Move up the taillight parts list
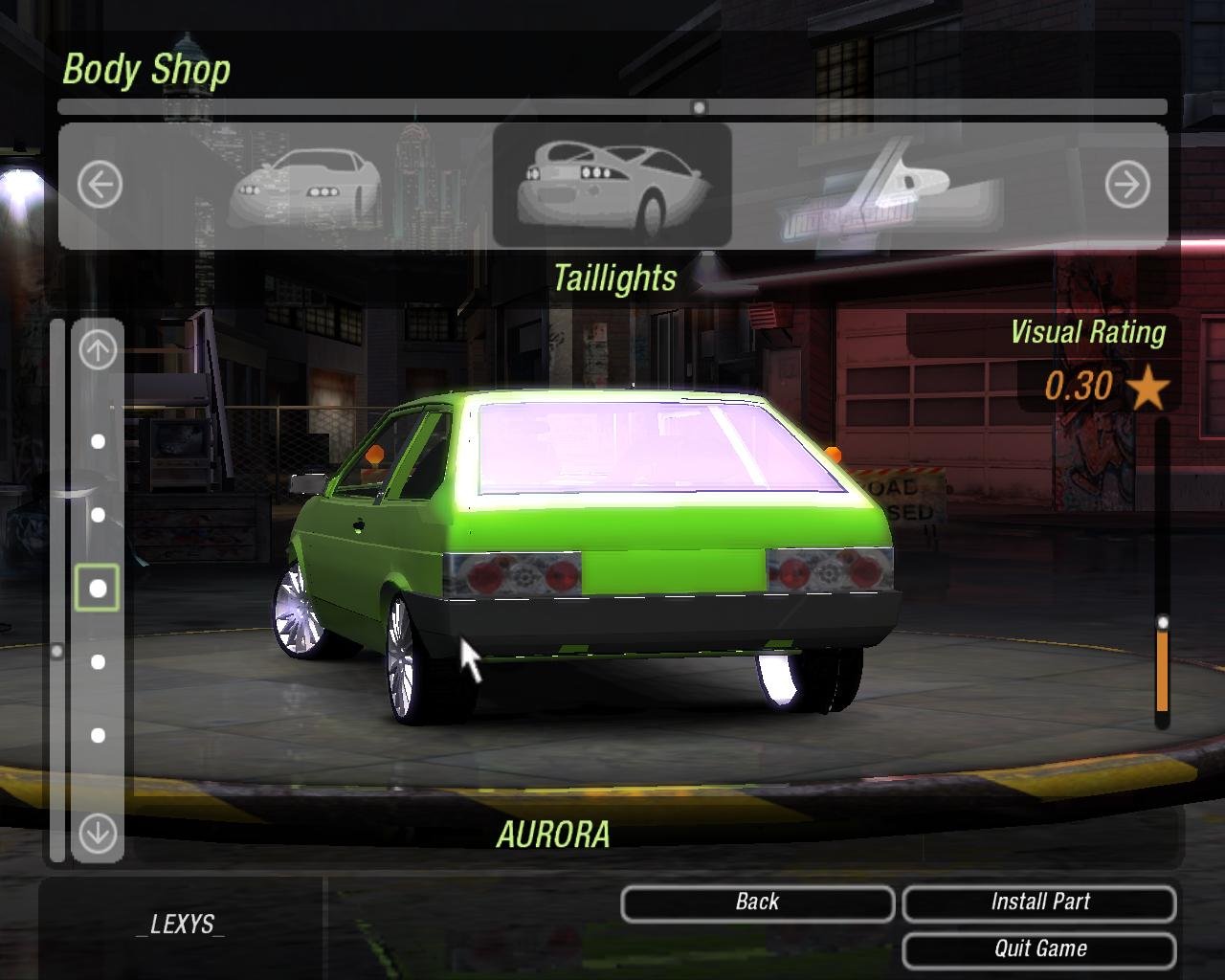This screenshot has width=1225, height=980. click(x=98, y=349)
